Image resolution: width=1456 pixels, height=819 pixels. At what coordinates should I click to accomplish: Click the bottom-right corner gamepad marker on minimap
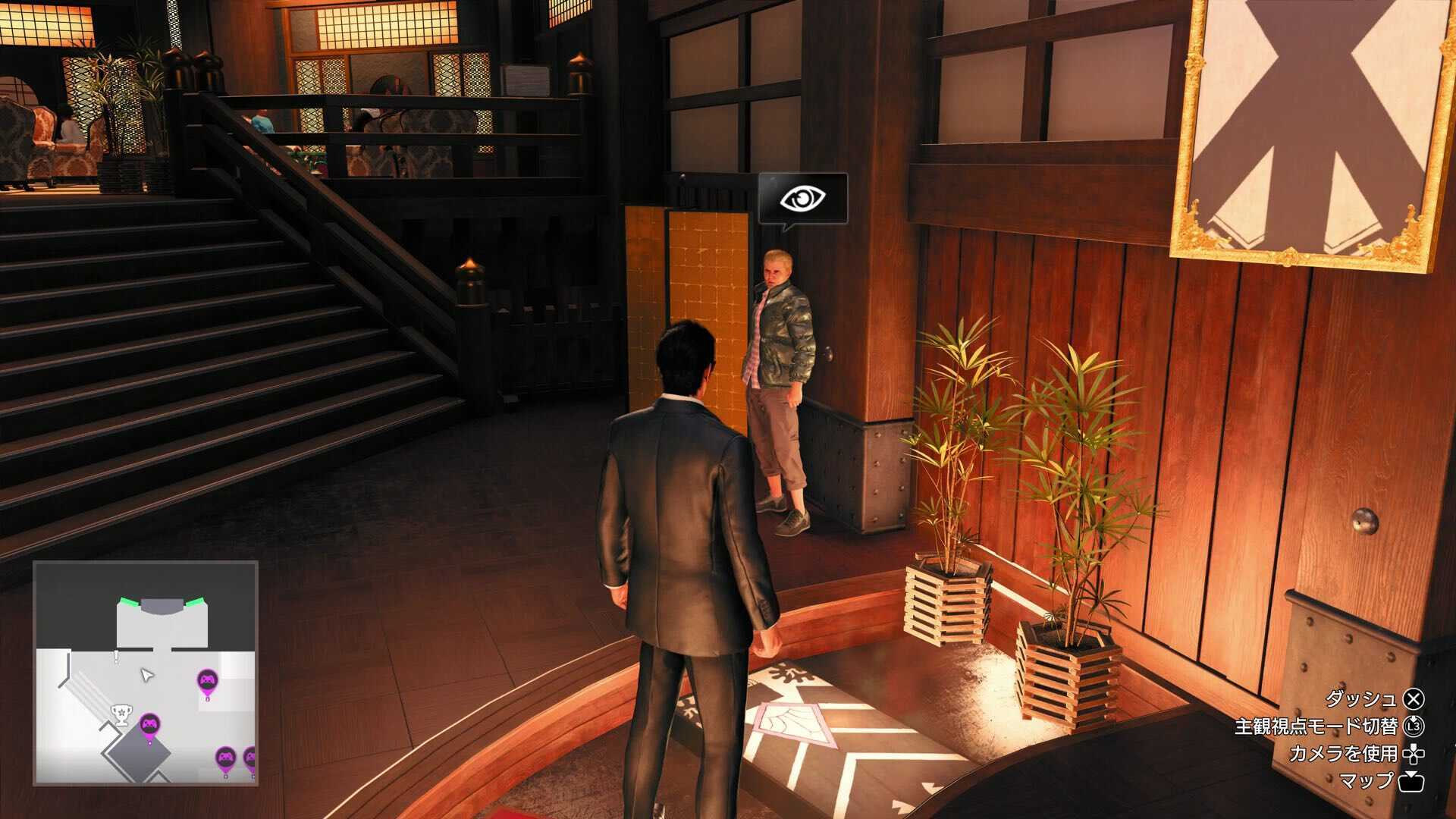click(253, 758)
